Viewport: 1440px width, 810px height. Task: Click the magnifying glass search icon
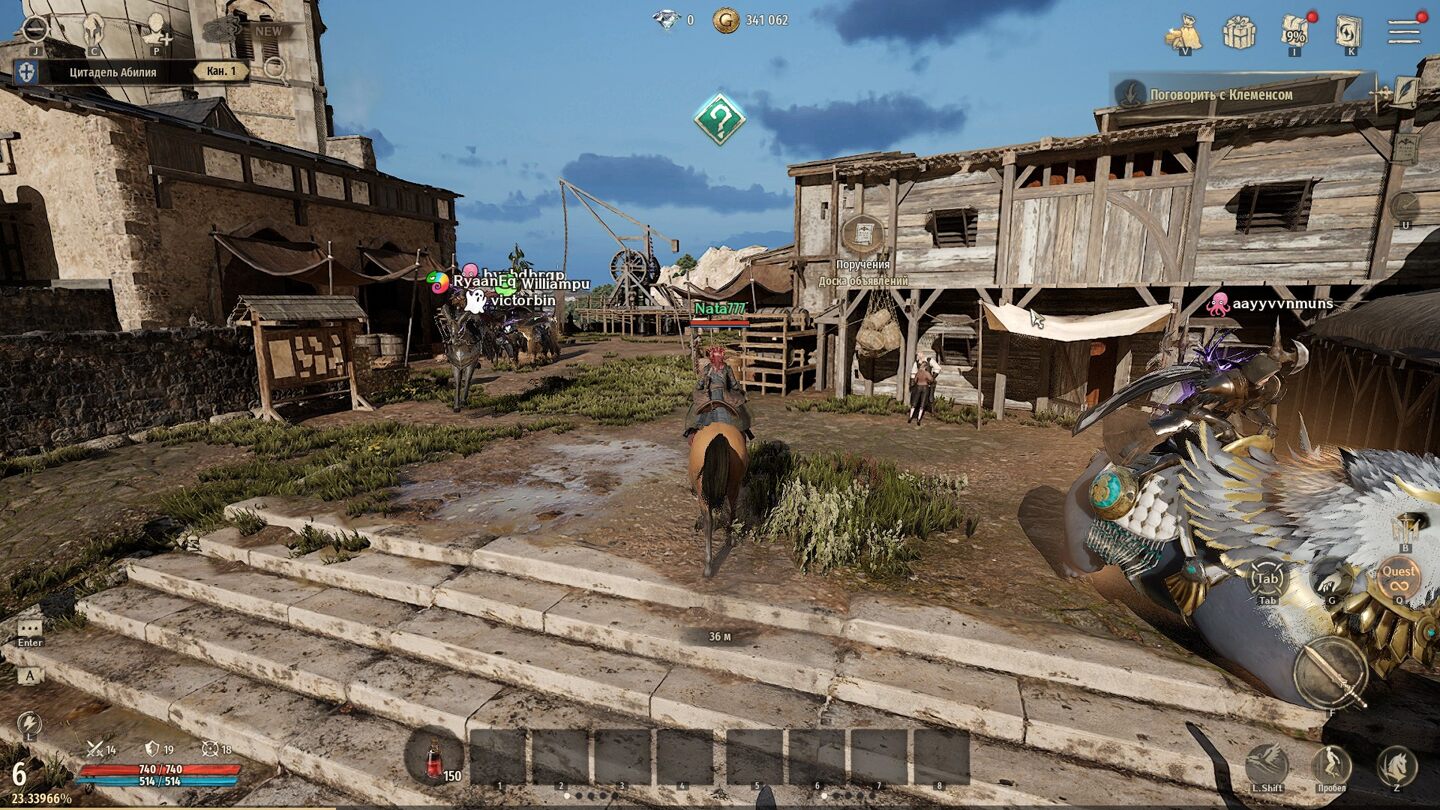point(275,68)
